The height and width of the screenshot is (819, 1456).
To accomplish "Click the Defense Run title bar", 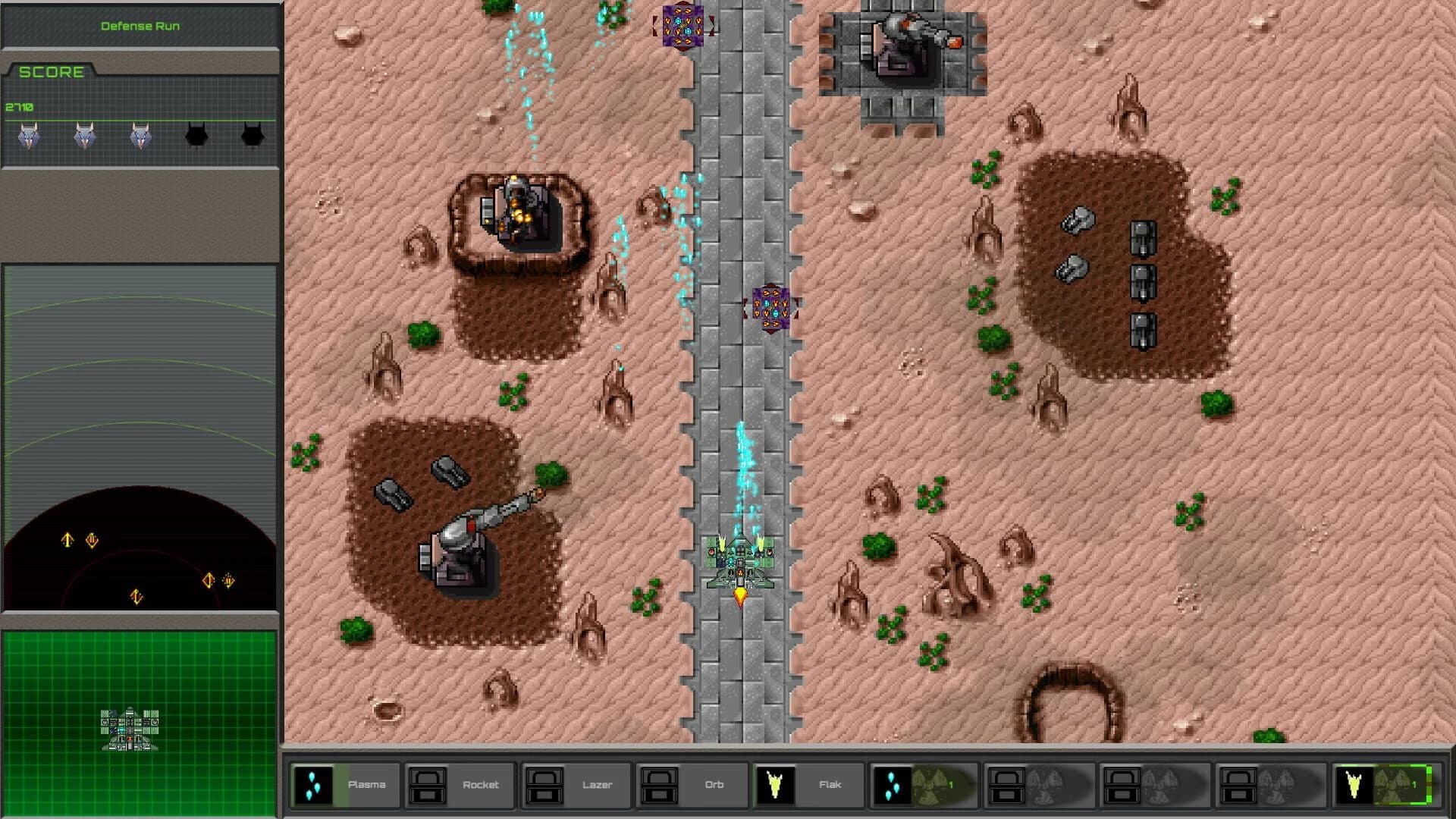I will (139, 24).
